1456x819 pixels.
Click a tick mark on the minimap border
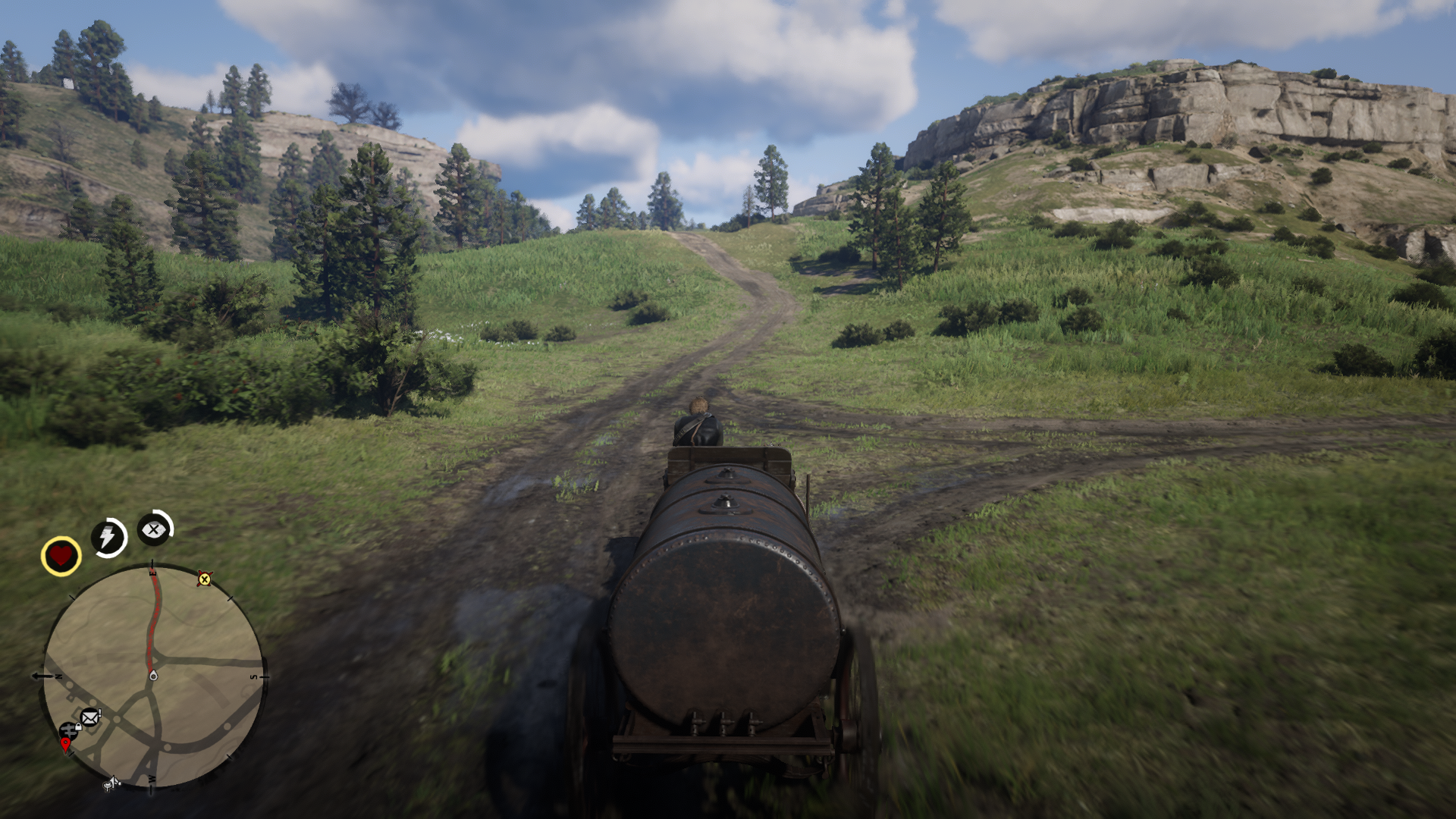pyautogui.click(x=231, y=598)
